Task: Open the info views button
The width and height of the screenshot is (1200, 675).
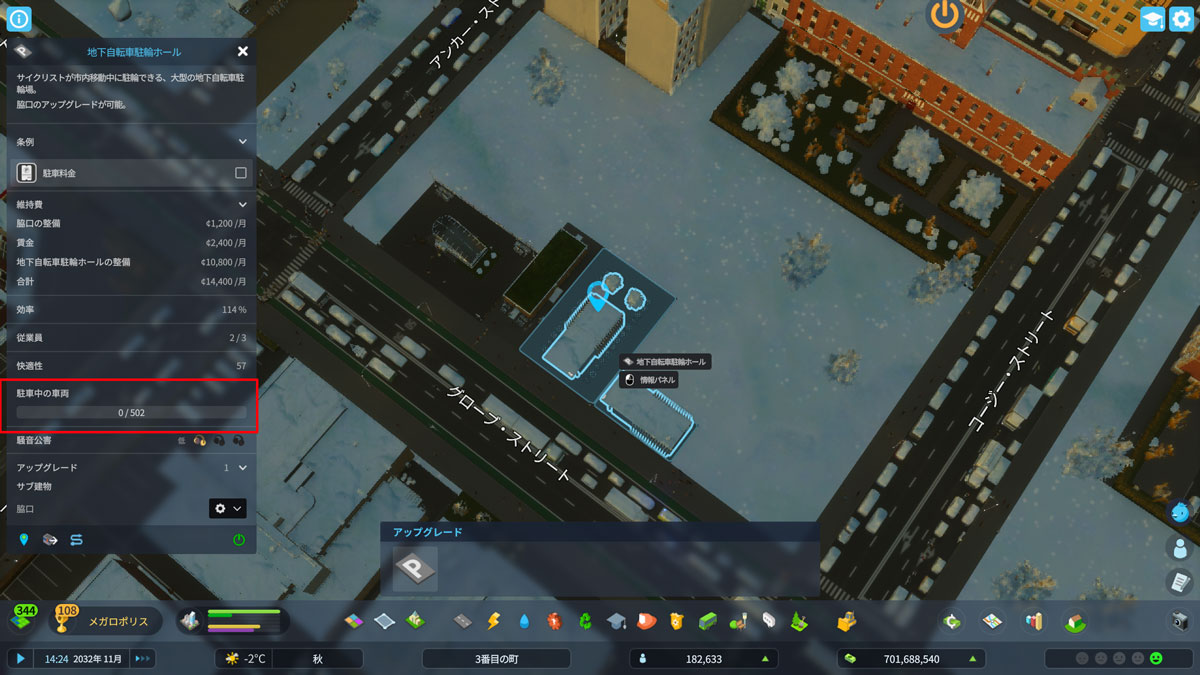Action: 19,18
